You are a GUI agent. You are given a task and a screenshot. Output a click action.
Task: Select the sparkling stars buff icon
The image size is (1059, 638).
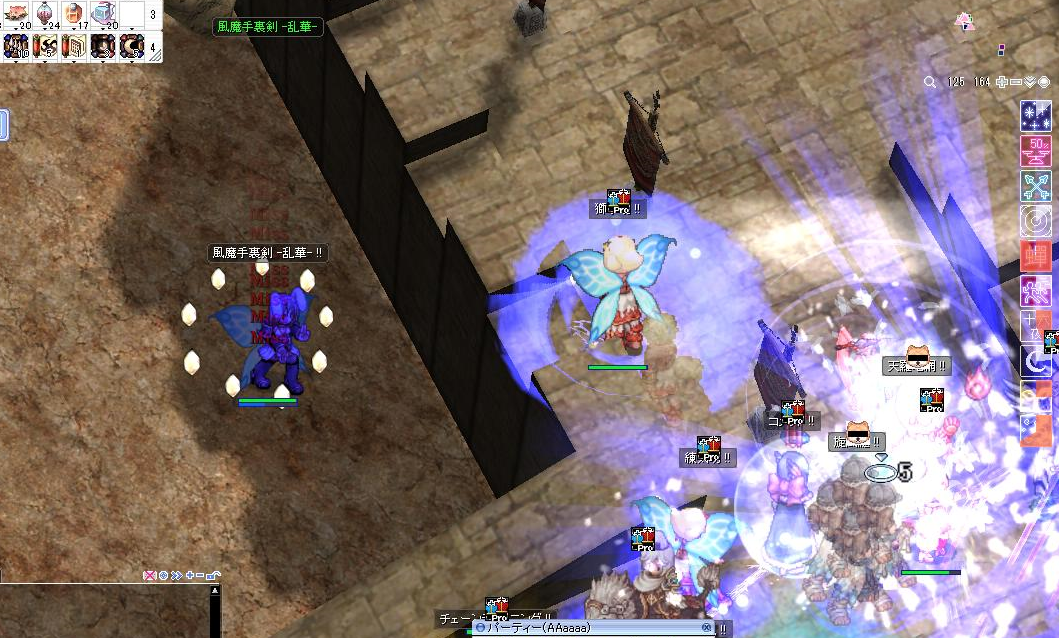point(1035,116)
